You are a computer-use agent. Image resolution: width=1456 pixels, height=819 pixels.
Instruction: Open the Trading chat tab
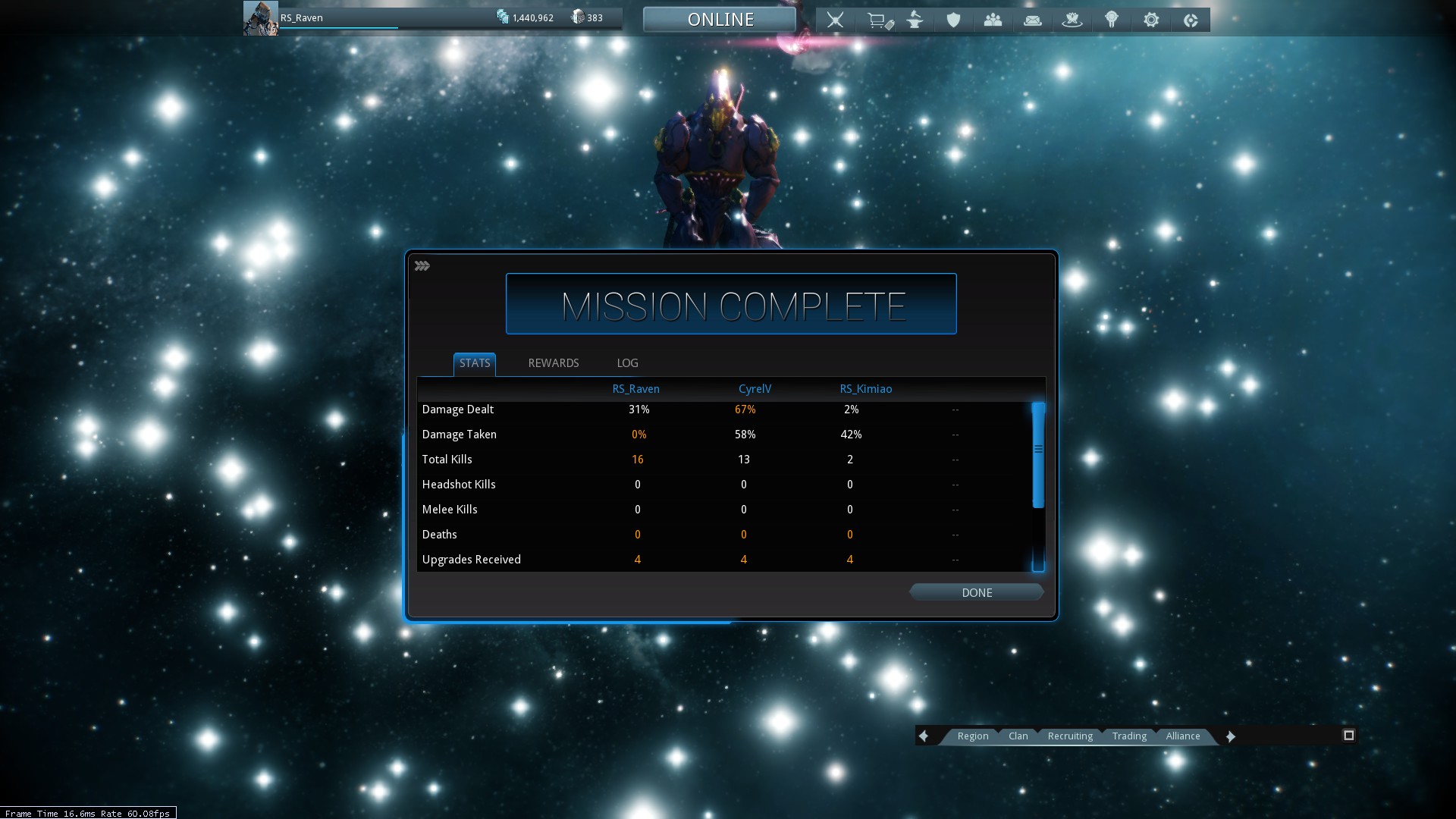[1128, 736]
